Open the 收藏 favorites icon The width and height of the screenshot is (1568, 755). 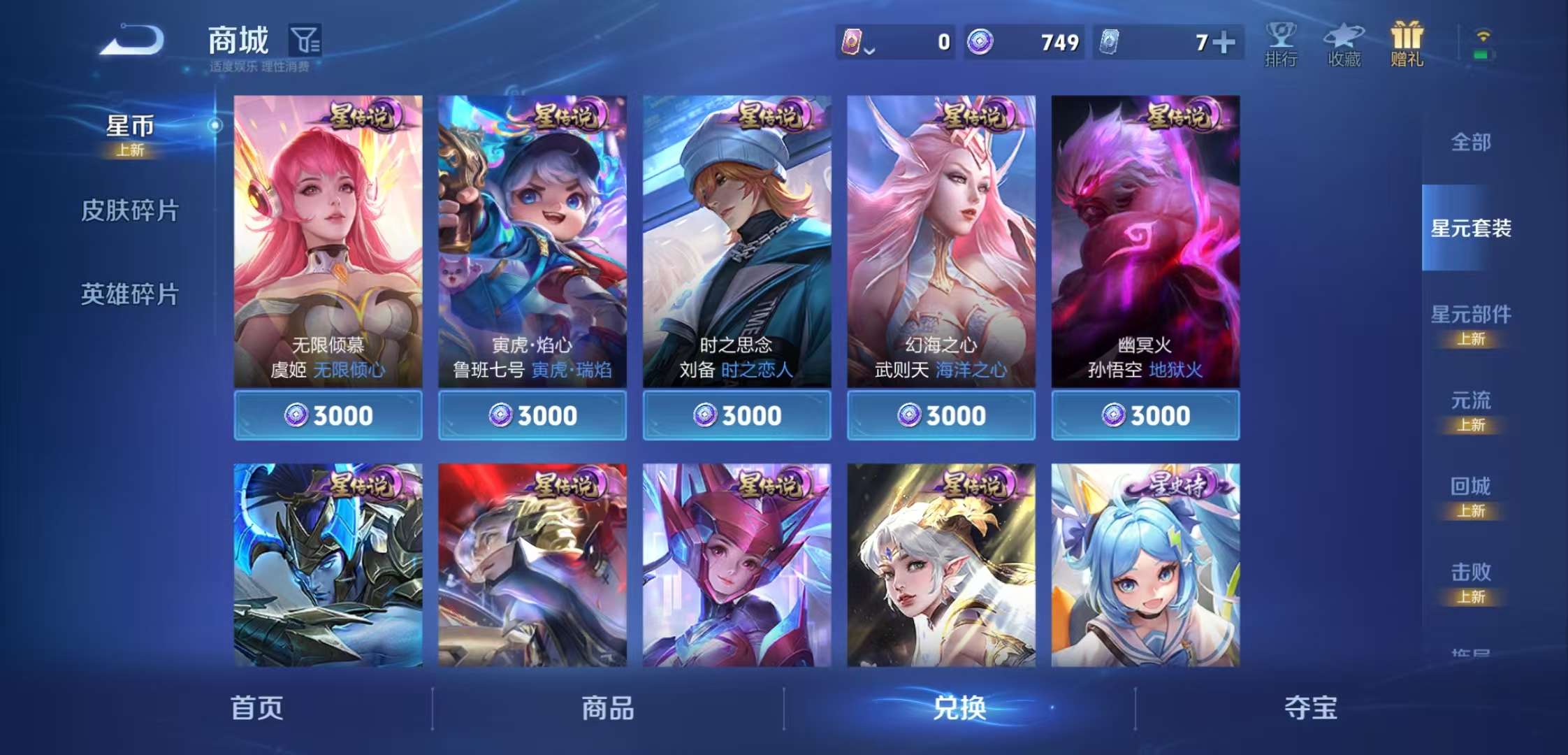pos(1344,43)
